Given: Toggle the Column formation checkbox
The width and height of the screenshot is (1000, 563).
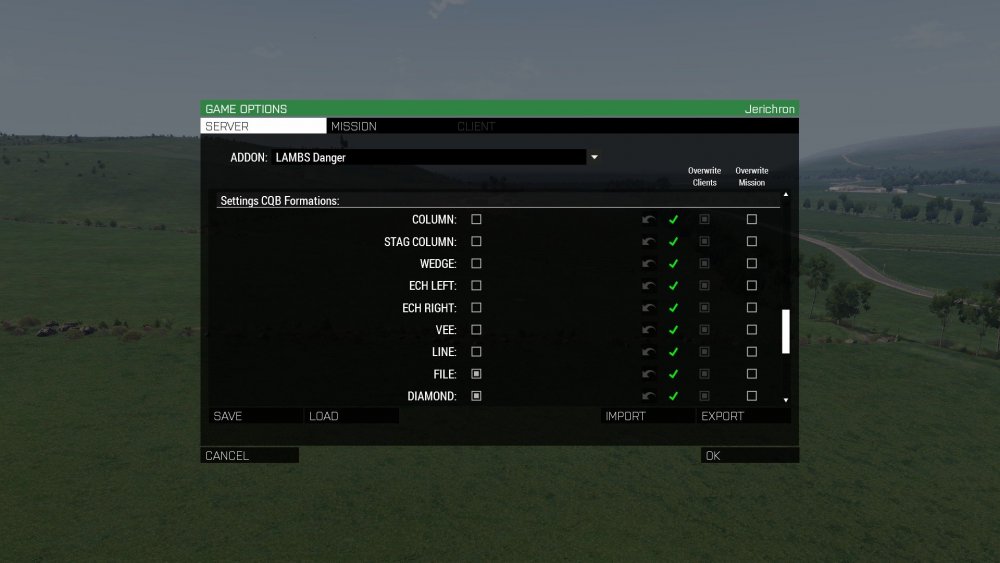Looking at the screenshot, I should [476, 219].
